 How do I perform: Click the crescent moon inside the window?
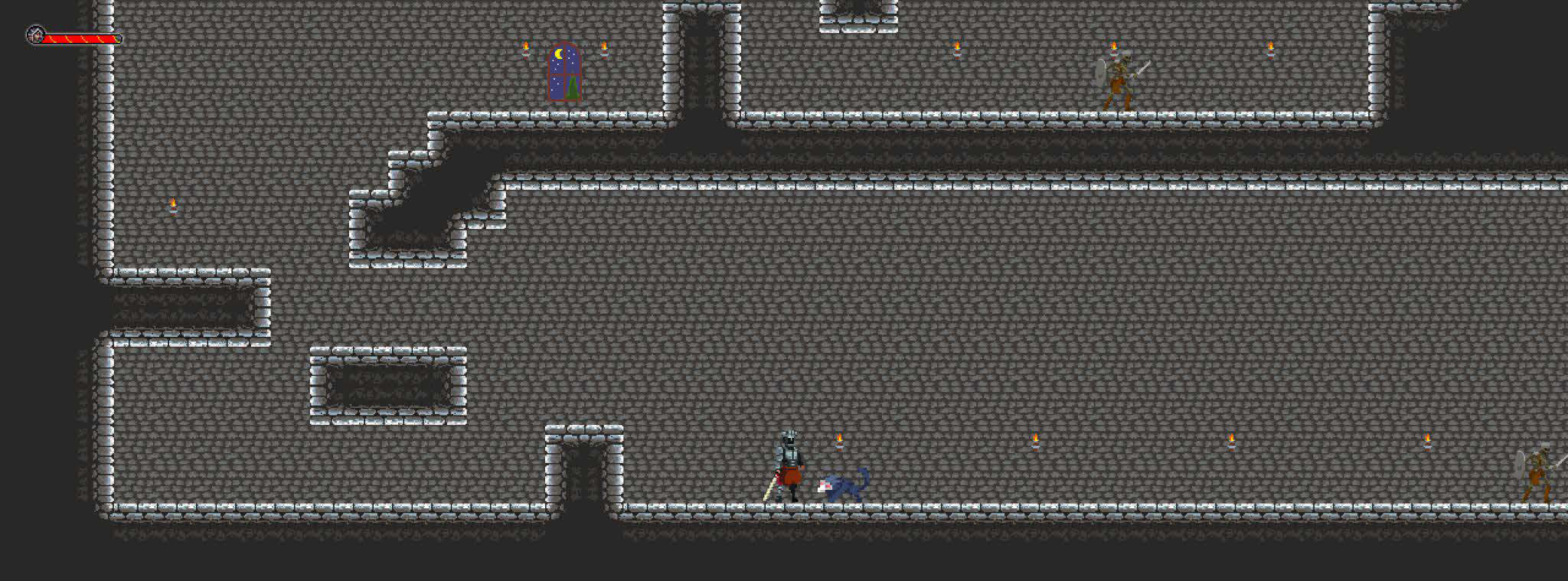point(558,54)
